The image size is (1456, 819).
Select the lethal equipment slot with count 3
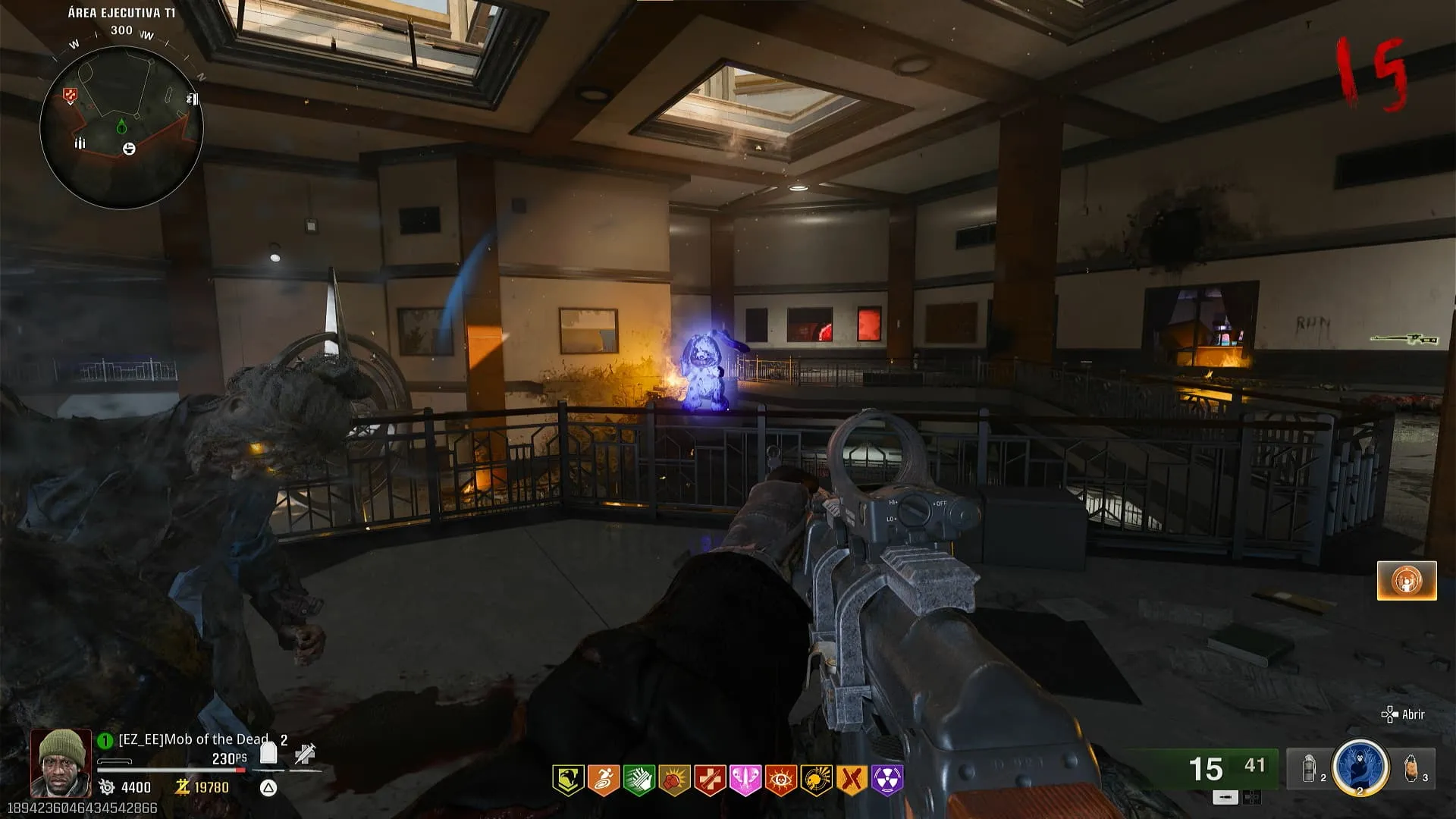pyautogui.click(x=1412, y=768)
